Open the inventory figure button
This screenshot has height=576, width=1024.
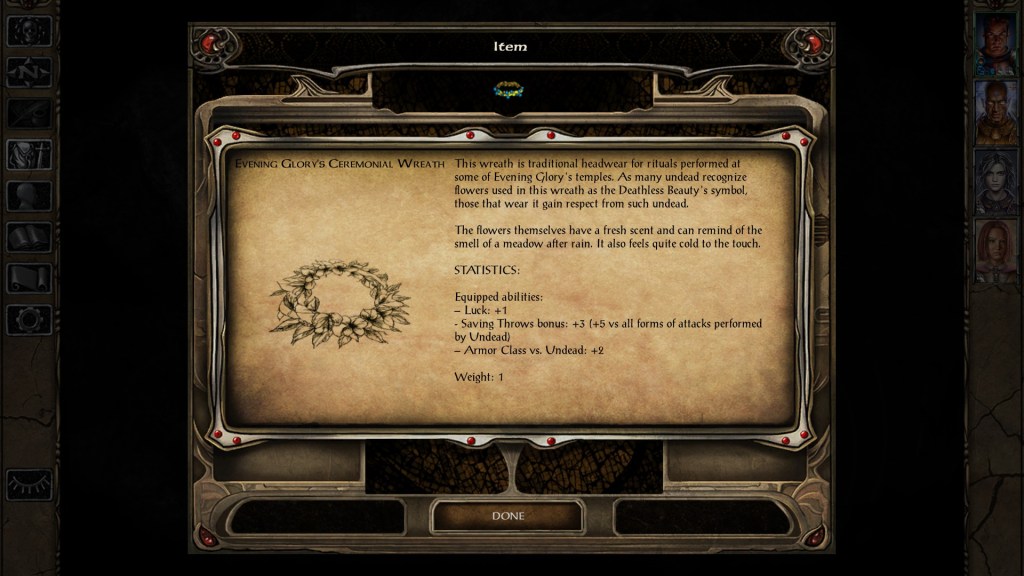[x=29, y=154]
